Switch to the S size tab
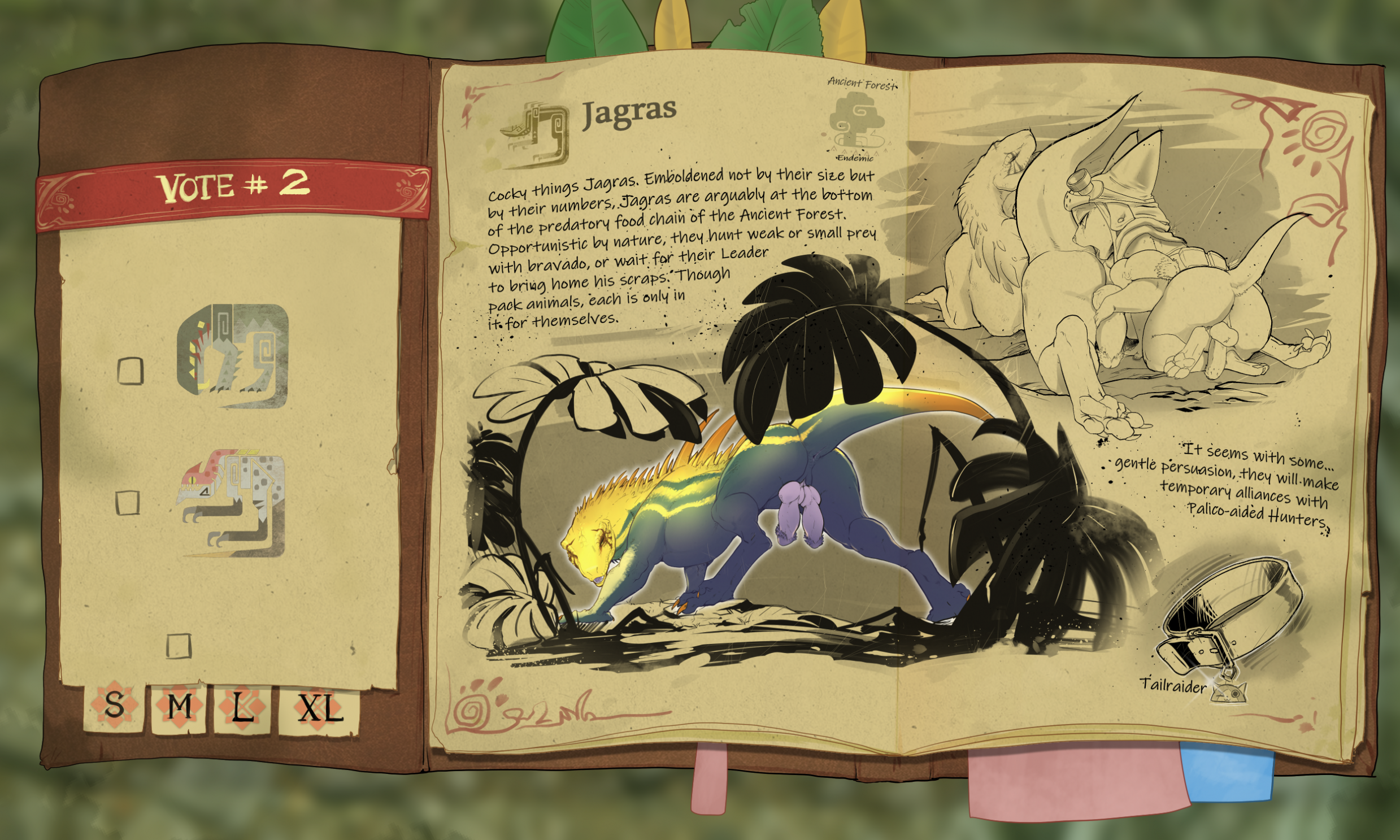This screenshot has width=1400, height=840. (114, 707)
